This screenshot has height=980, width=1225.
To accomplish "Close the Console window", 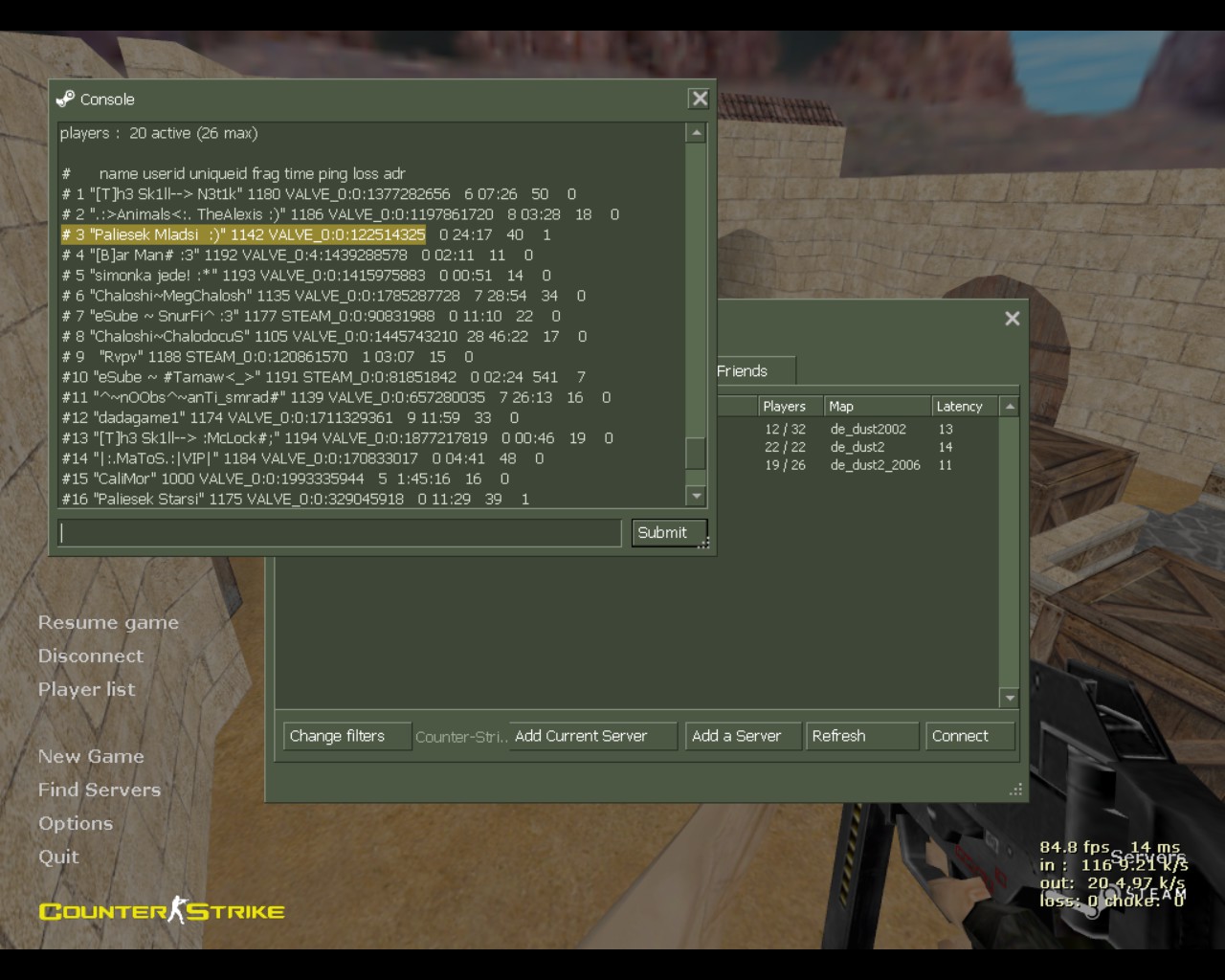I will (700, 99).
